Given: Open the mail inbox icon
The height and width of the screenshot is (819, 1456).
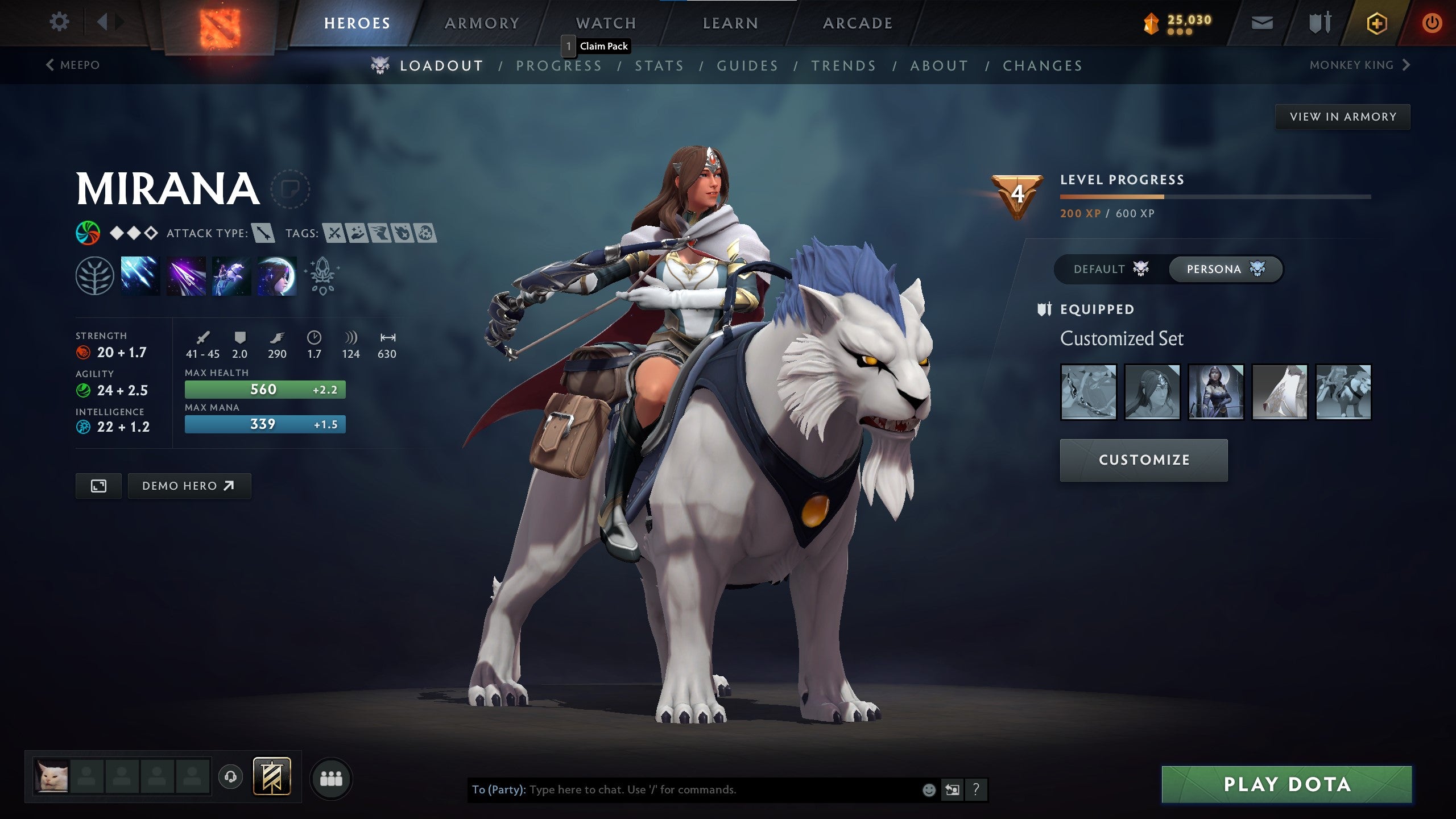Looking at the screenshot, I should point(1263,23).
